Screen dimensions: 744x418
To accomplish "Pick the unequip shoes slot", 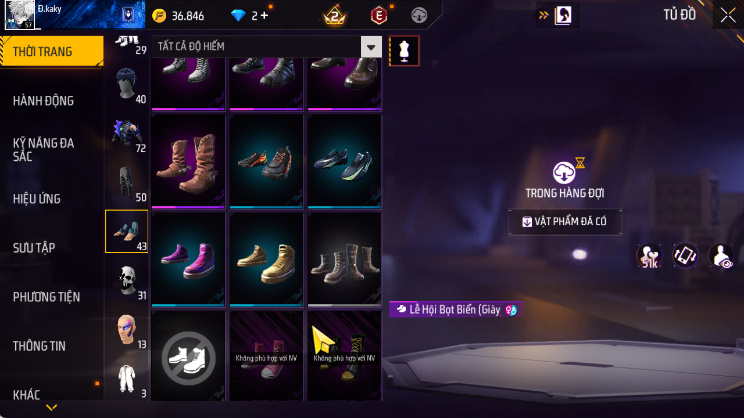I will pos(189,354).
